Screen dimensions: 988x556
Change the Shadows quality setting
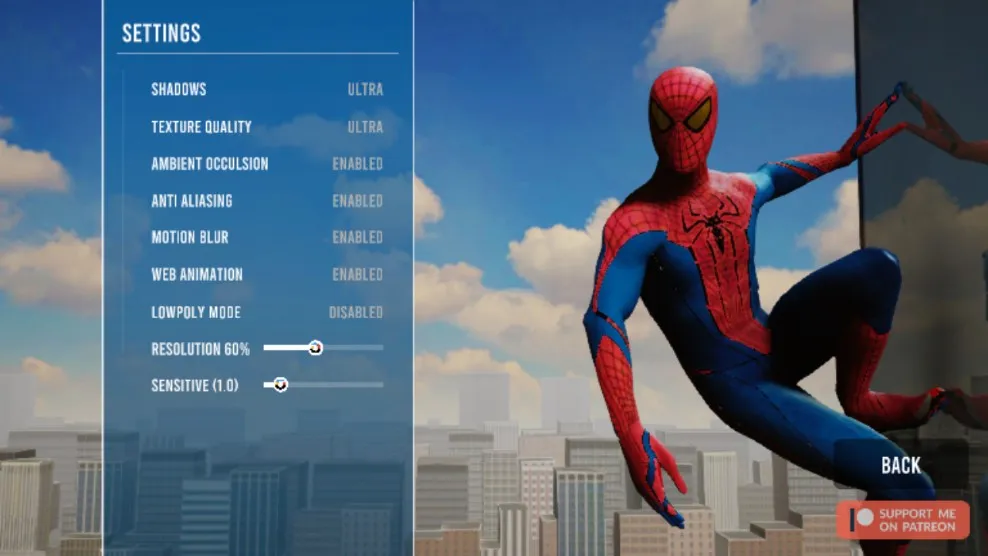pos(365,90)
